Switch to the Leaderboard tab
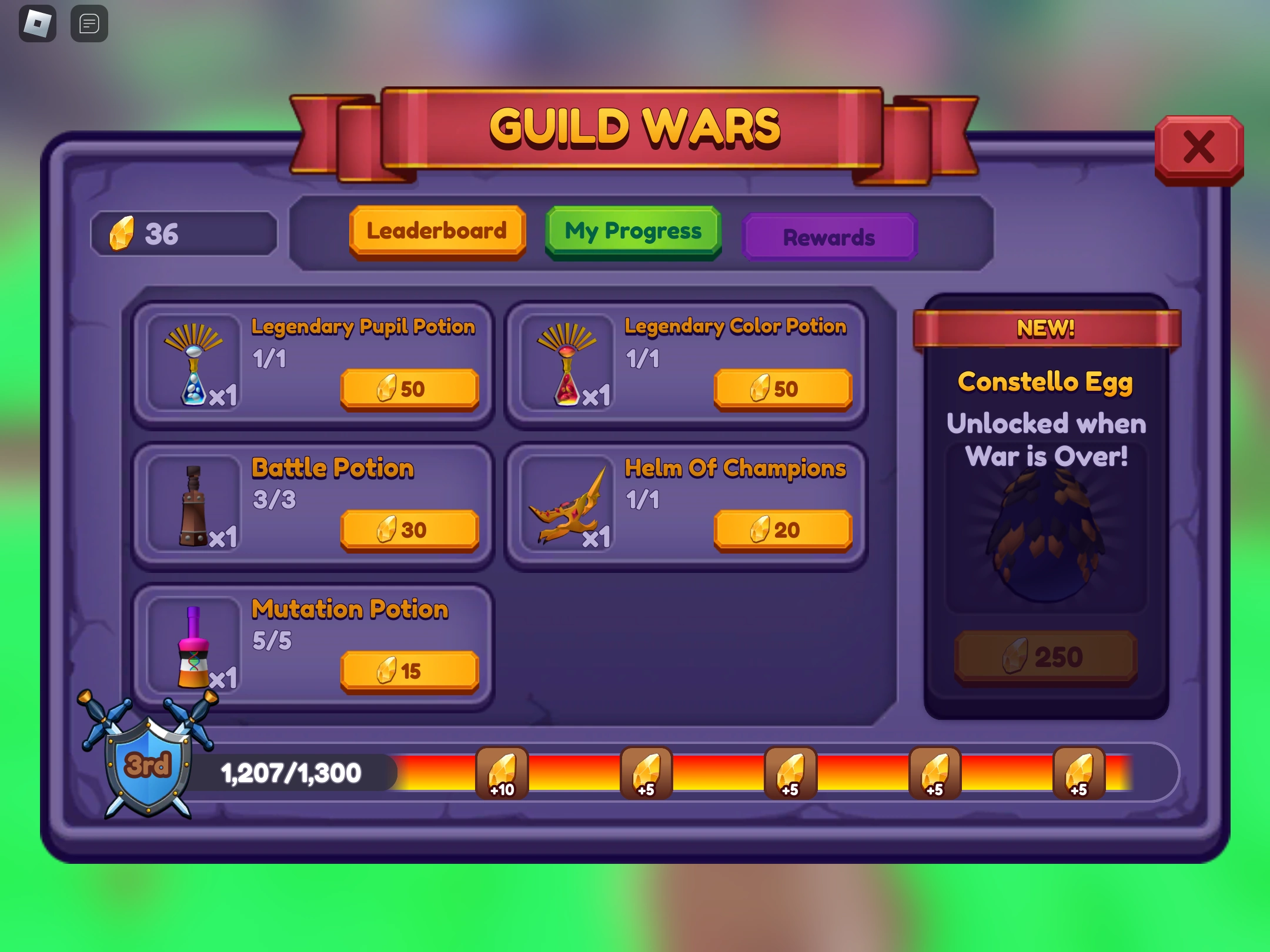This screenshot has height=952, width=1270. (437, 231)
